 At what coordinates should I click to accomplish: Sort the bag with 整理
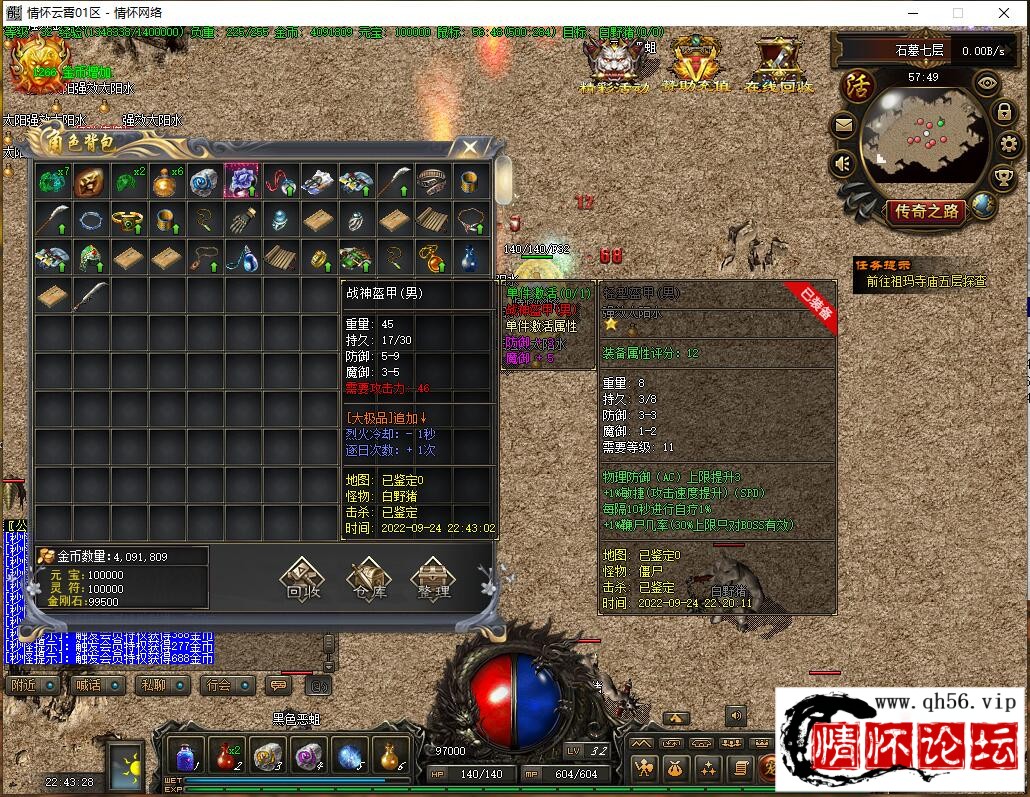click(432, 579)
